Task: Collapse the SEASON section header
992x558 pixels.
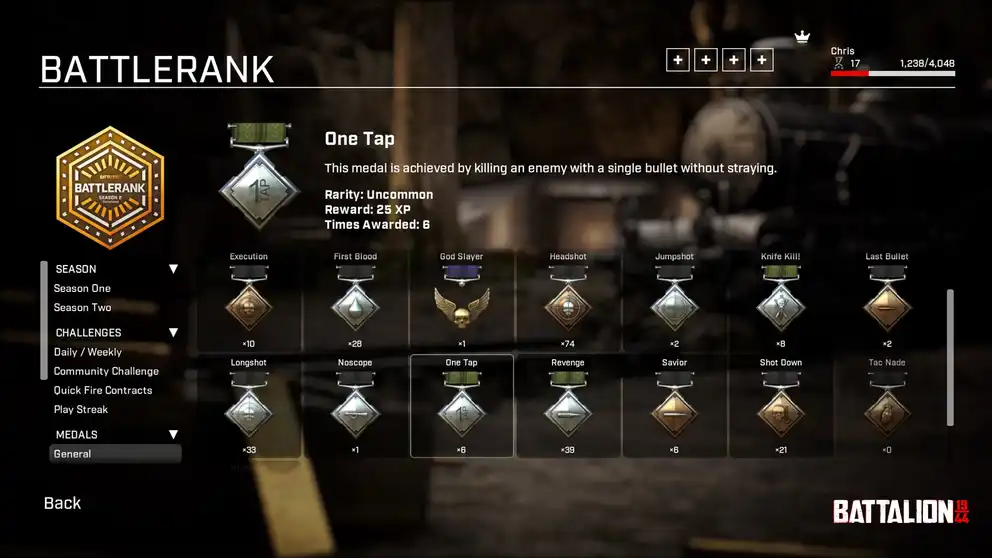Action: tap(173, 269)
